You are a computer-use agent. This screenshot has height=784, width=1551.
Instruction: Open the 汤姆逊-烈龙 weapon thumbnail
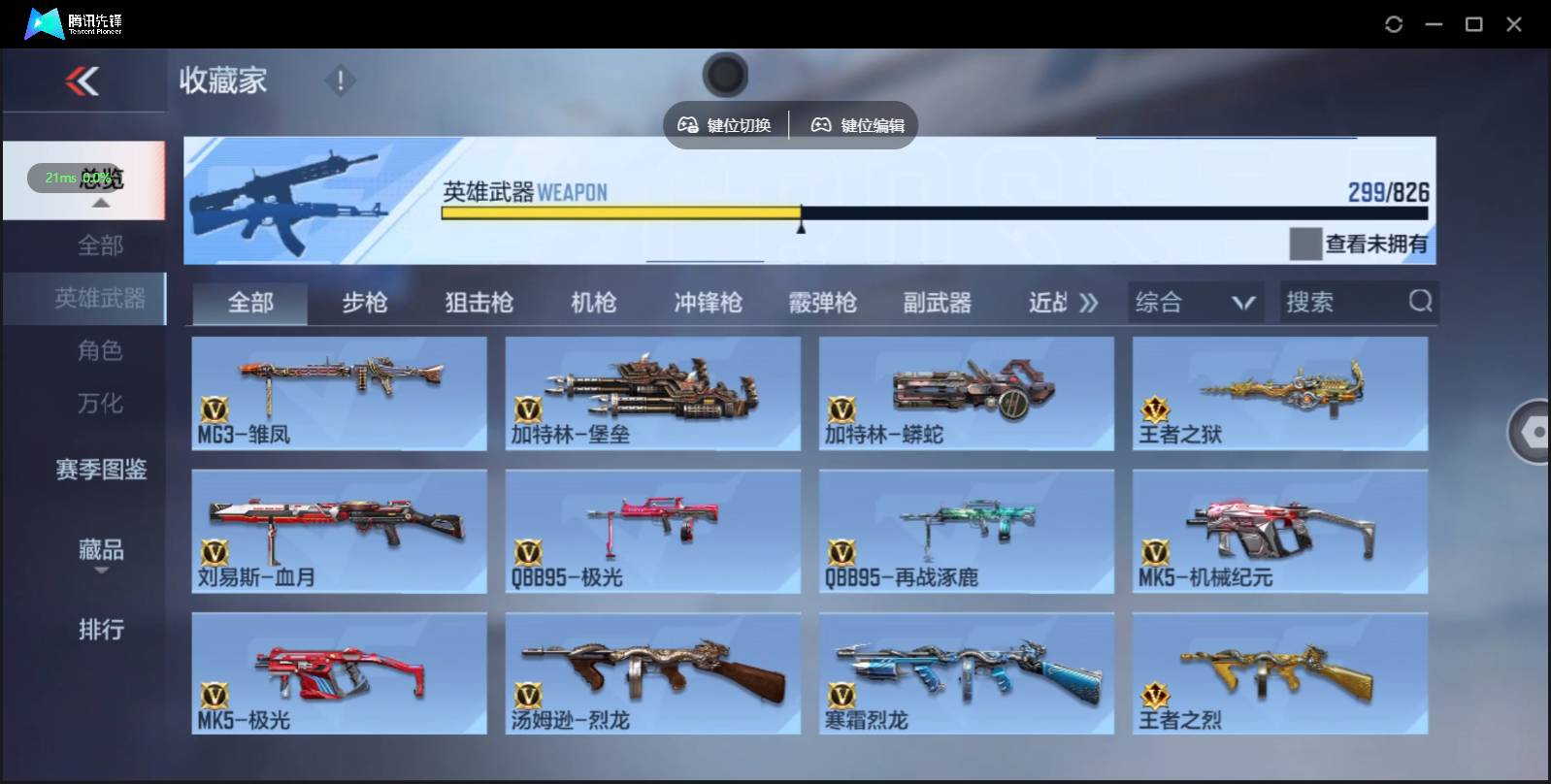click(x=652, y=668)
